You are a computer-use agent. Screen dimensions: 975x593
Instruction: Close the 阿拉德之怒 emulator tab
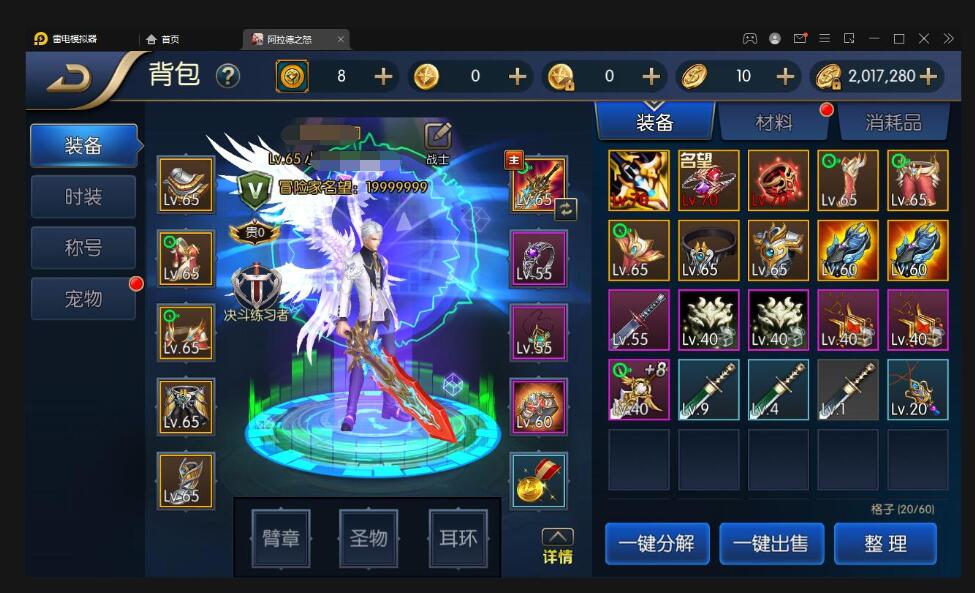click(340, 39)
